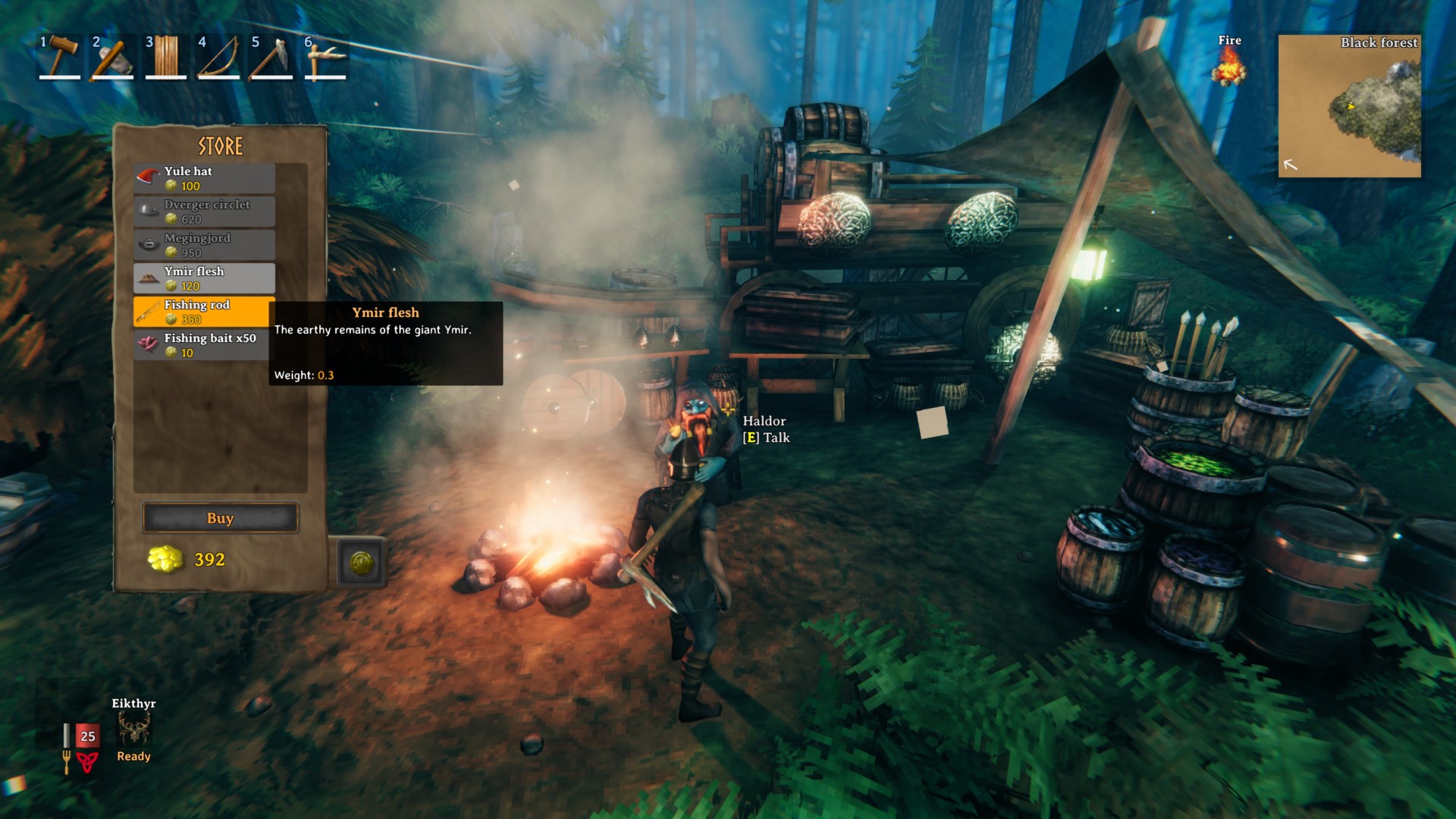Equip the bow from the hotbar
The image size is (1456, 819).
point(219,56)
